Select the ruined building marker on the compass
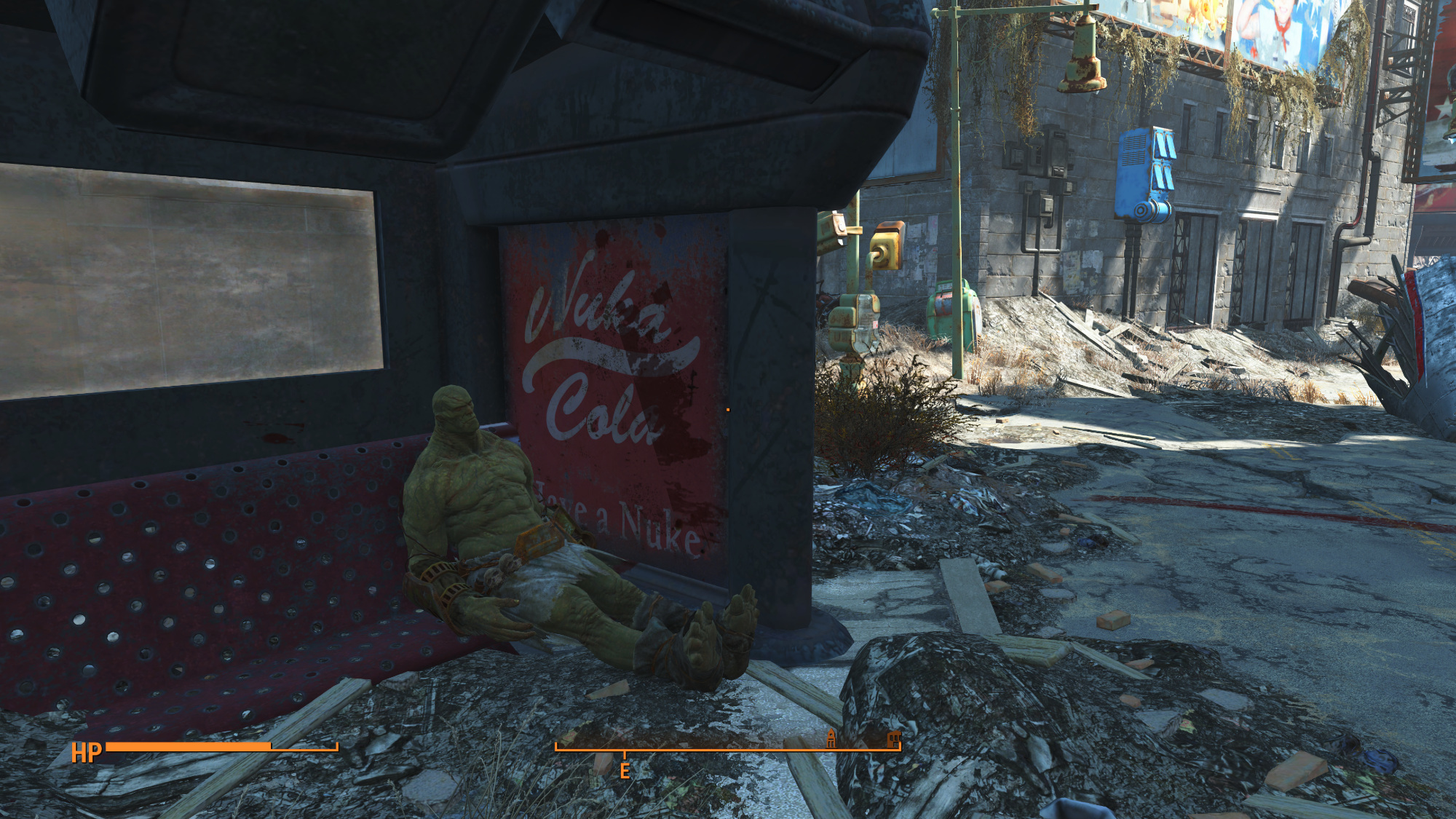 [x=893, y=740]
